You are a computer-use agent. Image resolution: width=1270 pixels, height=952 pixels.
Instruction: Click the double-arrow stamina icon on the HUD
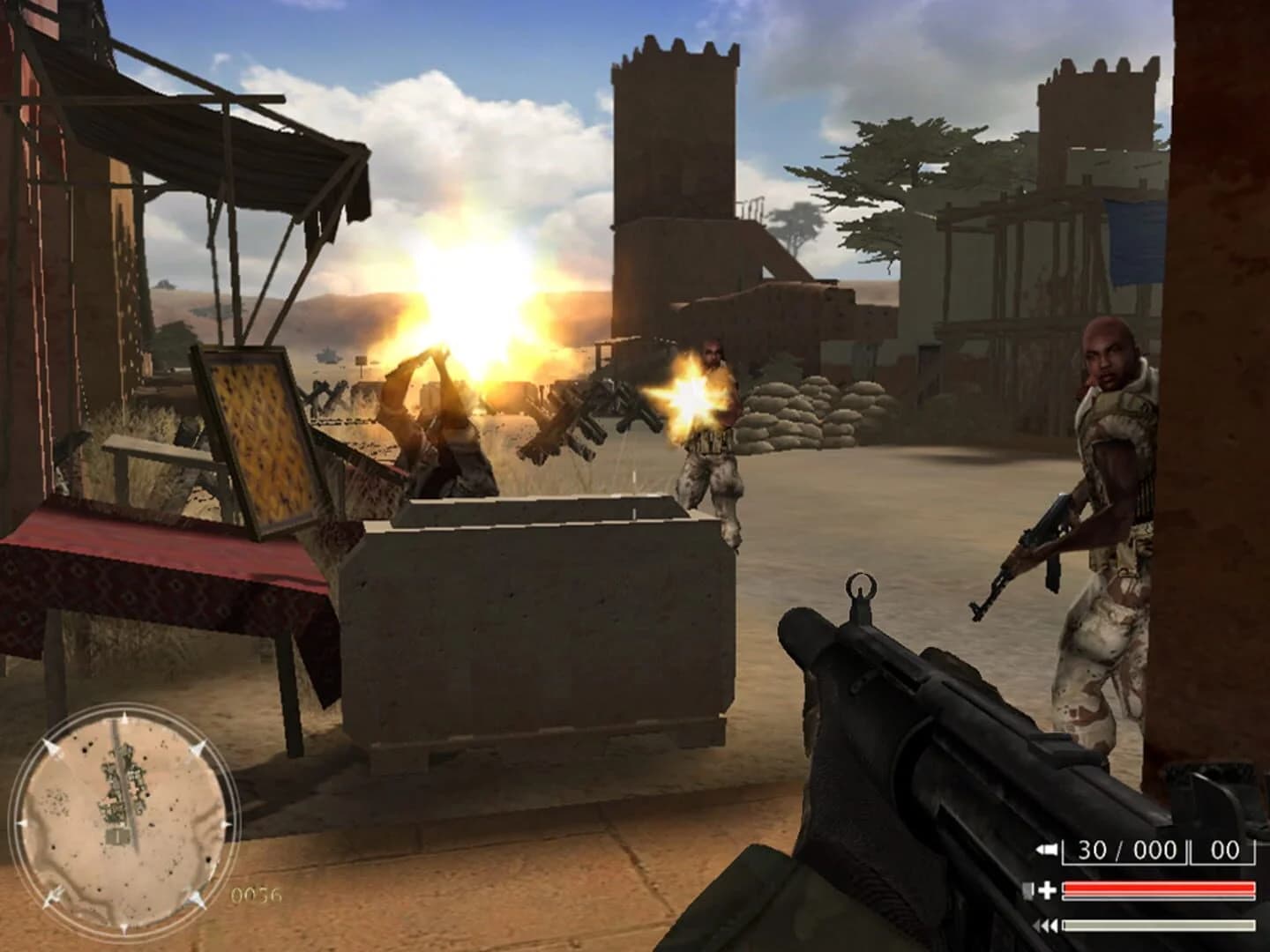(x=1048, y=925)
